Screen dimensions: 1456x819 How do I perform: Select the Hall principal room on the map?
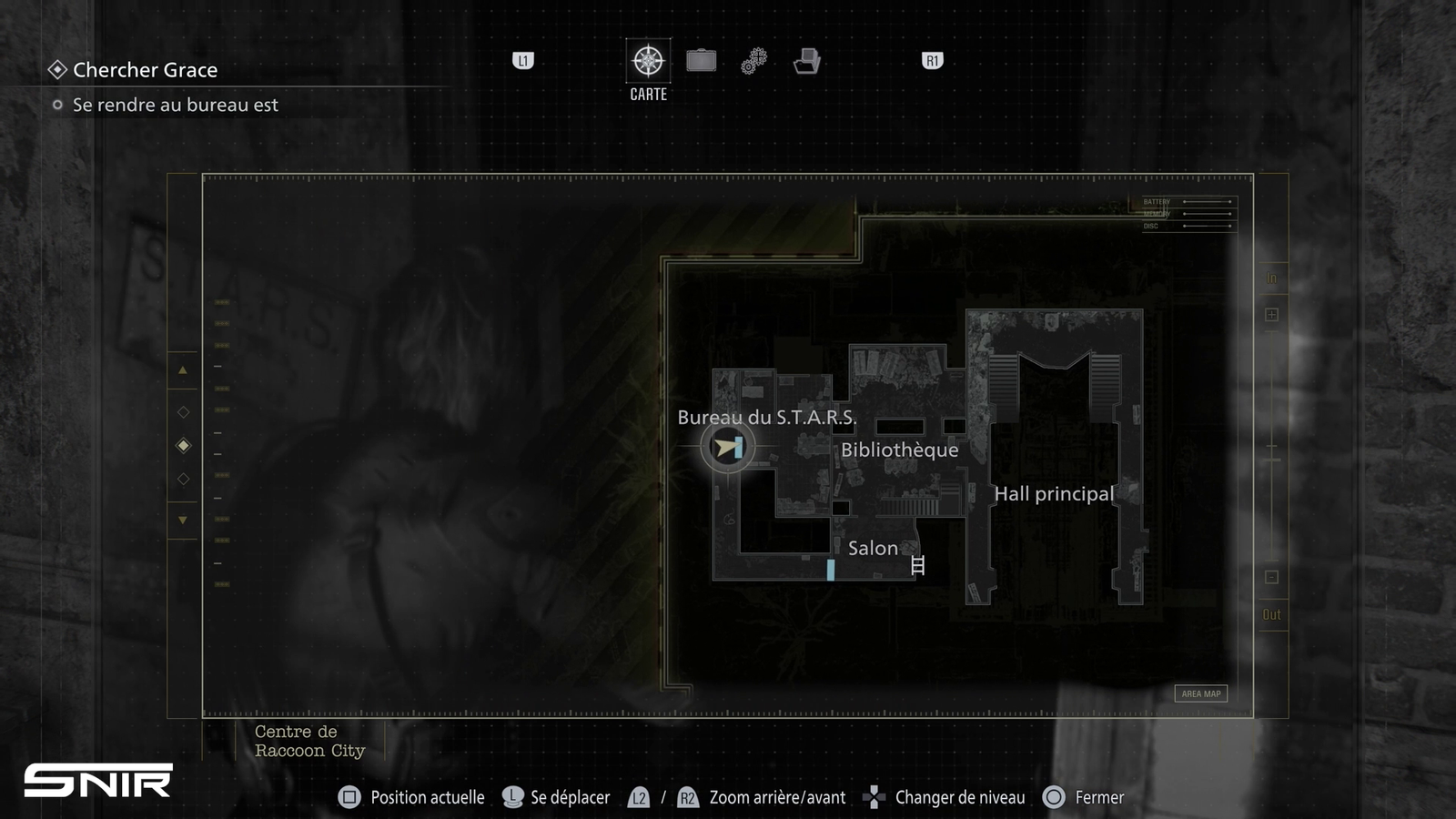1054,494
